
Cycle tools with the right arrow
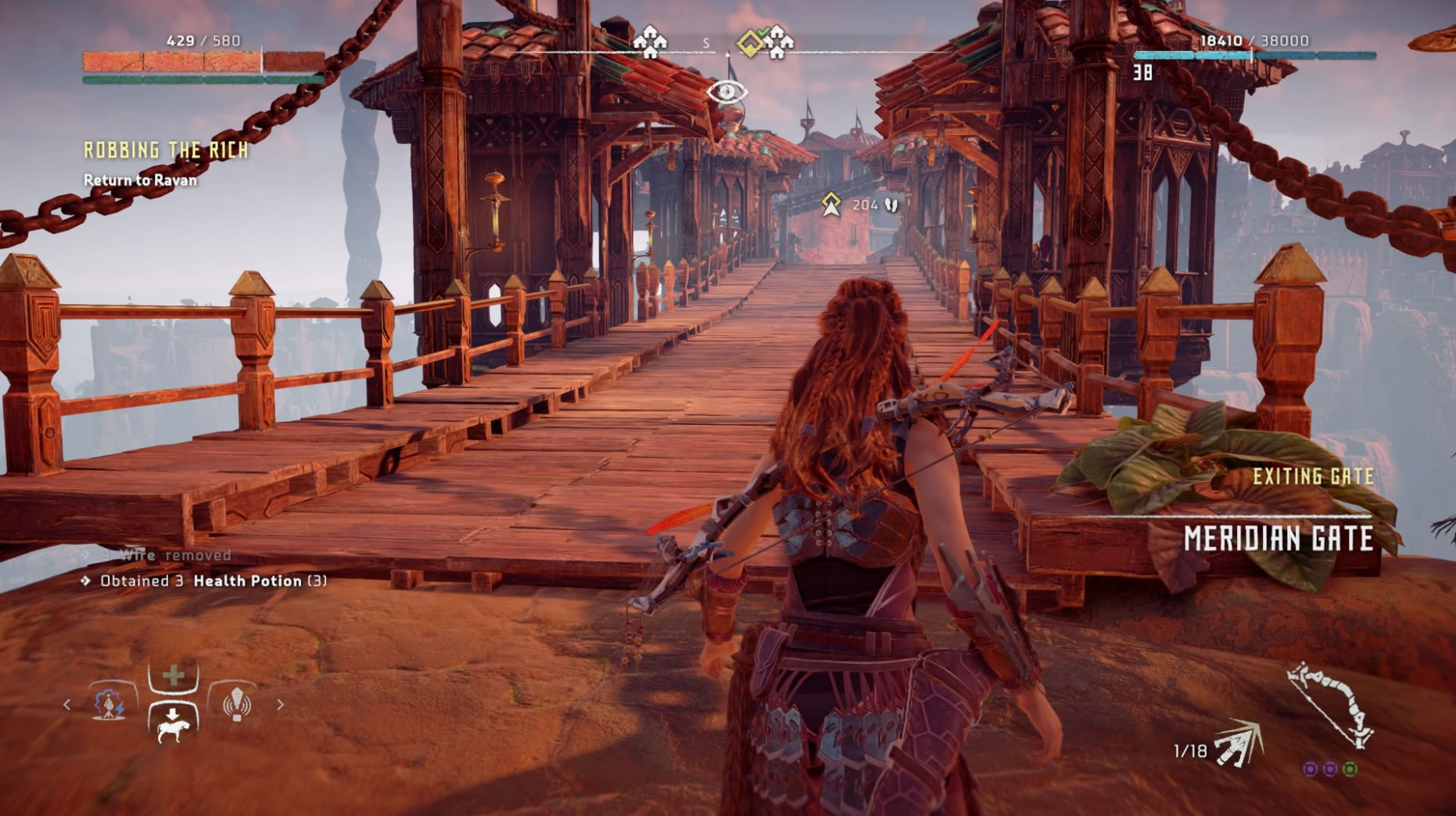tap(281, 704)
